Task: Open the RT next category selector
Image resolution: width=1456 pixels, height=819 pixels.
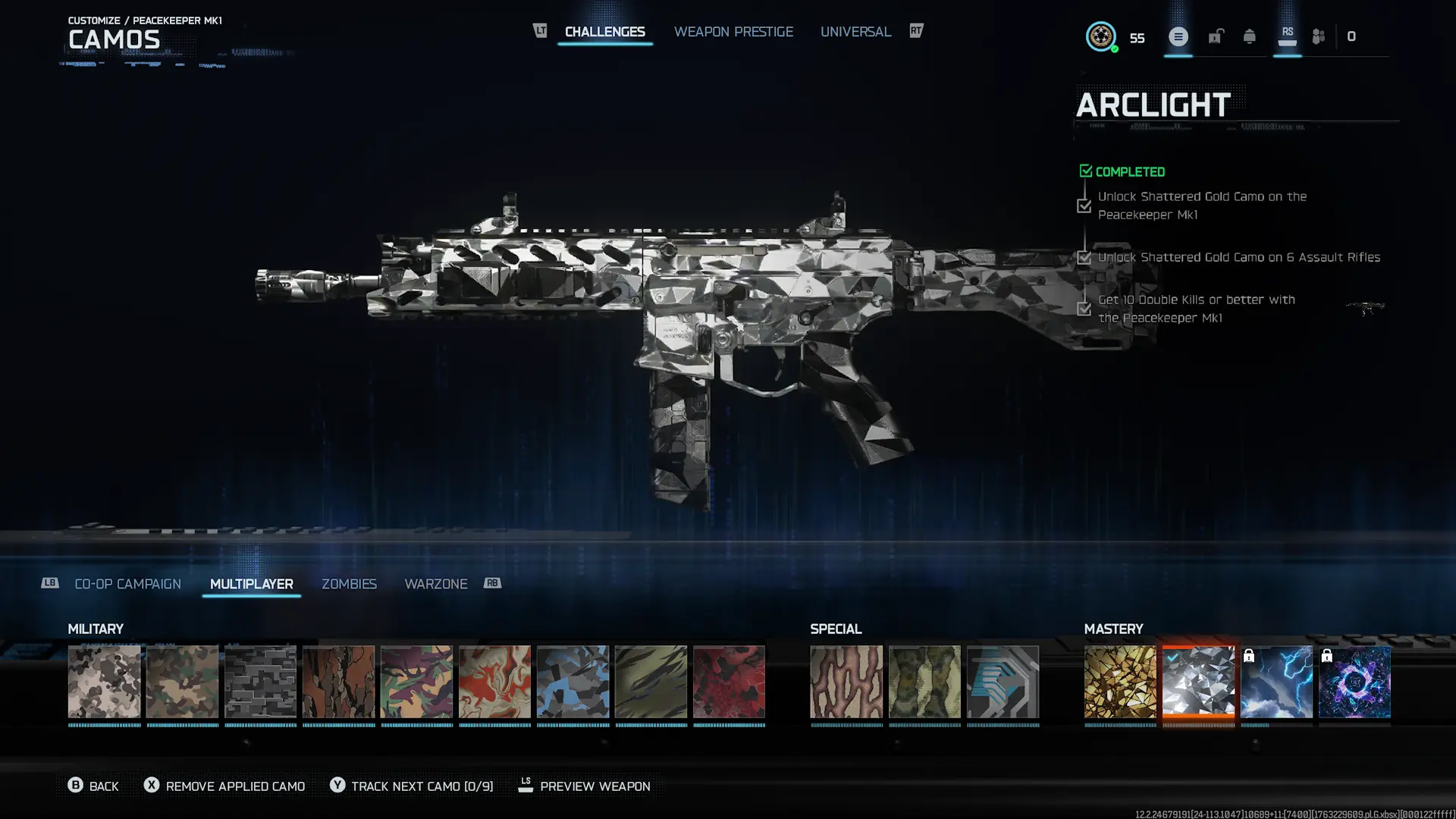Action: (915, 31)
